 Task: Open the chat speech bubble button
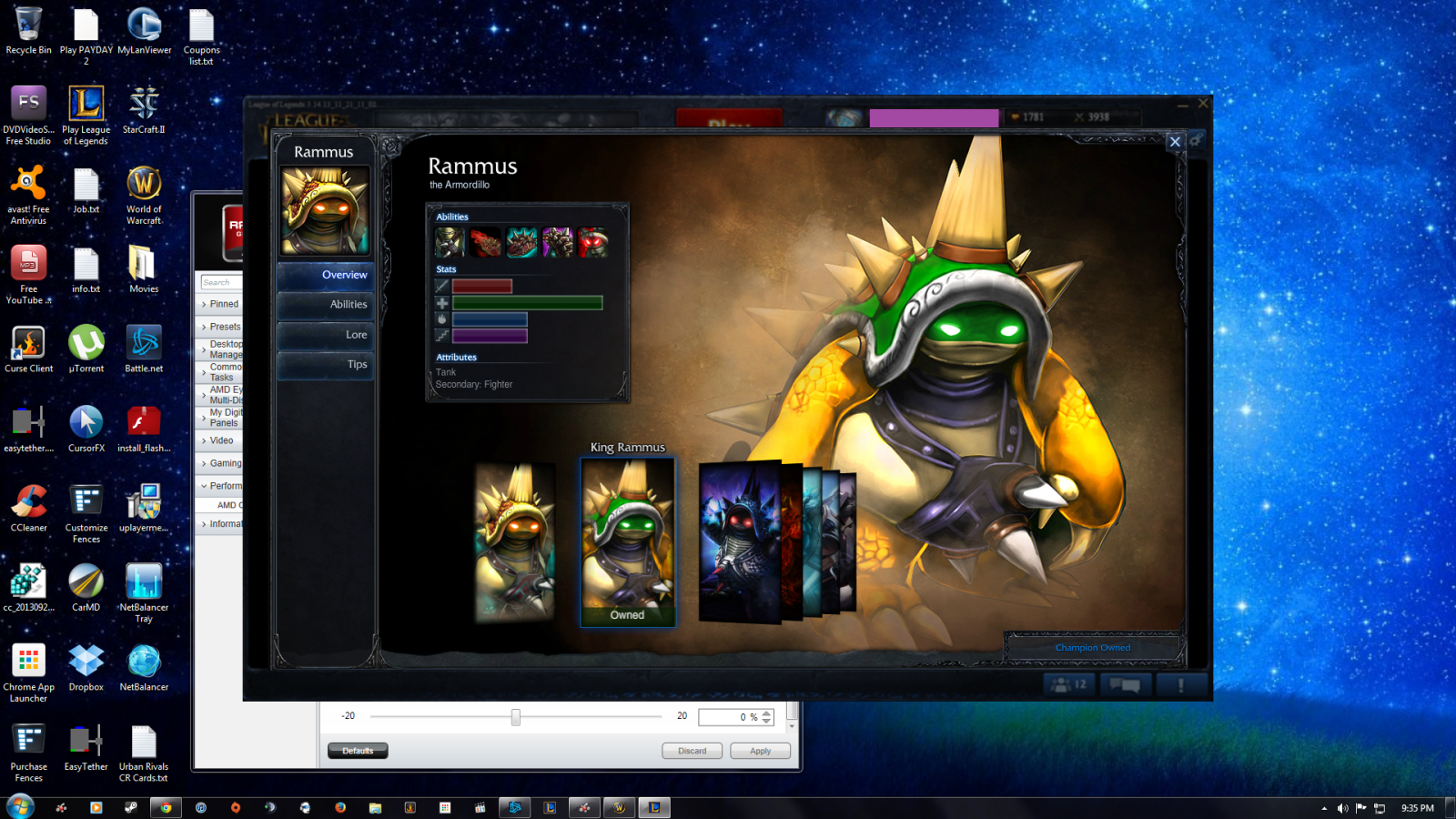coord(1125,684)
